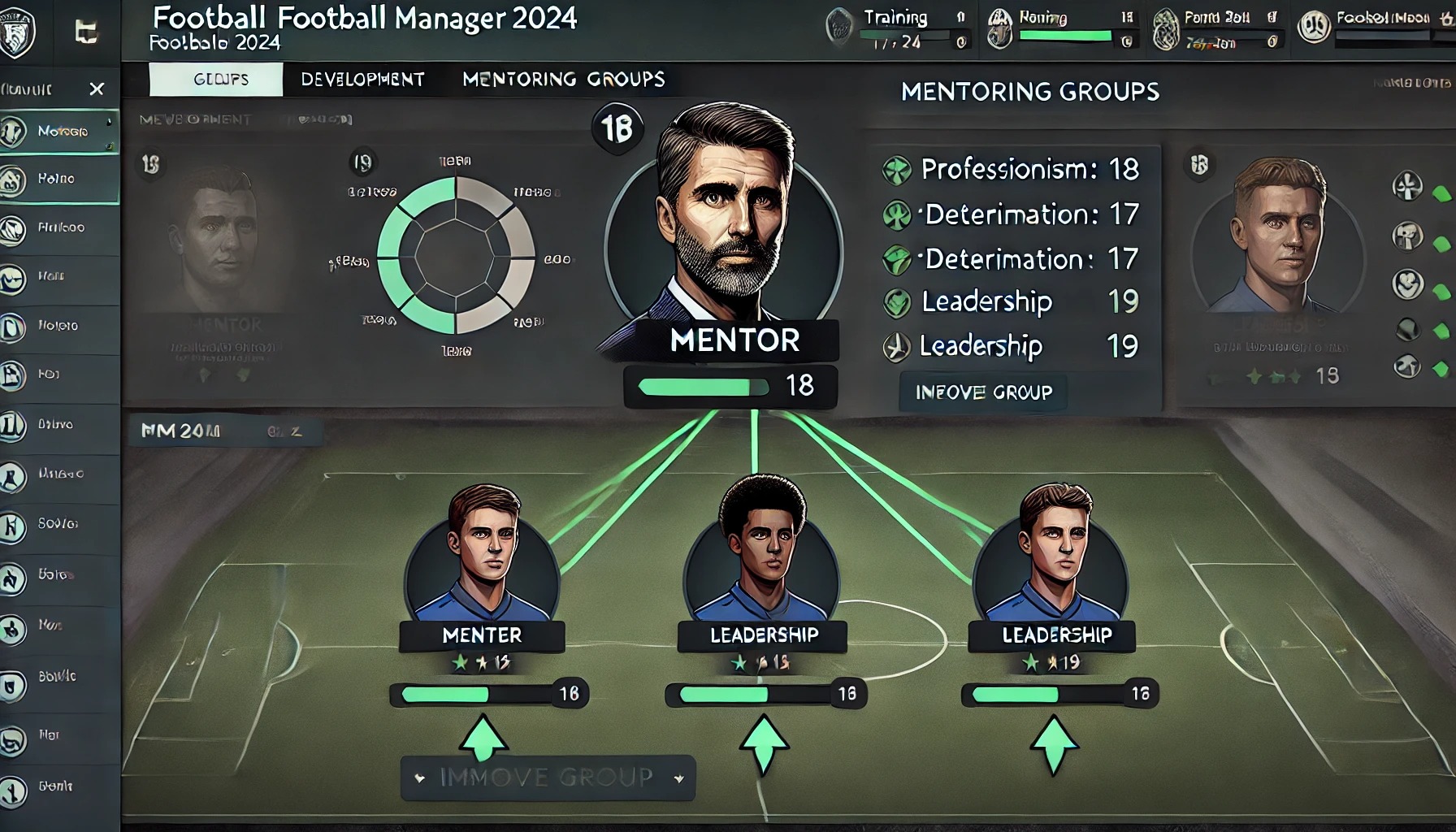Select the highlighted Groups tab
This screenshot has height=832, width=1456.
[216, 80]
